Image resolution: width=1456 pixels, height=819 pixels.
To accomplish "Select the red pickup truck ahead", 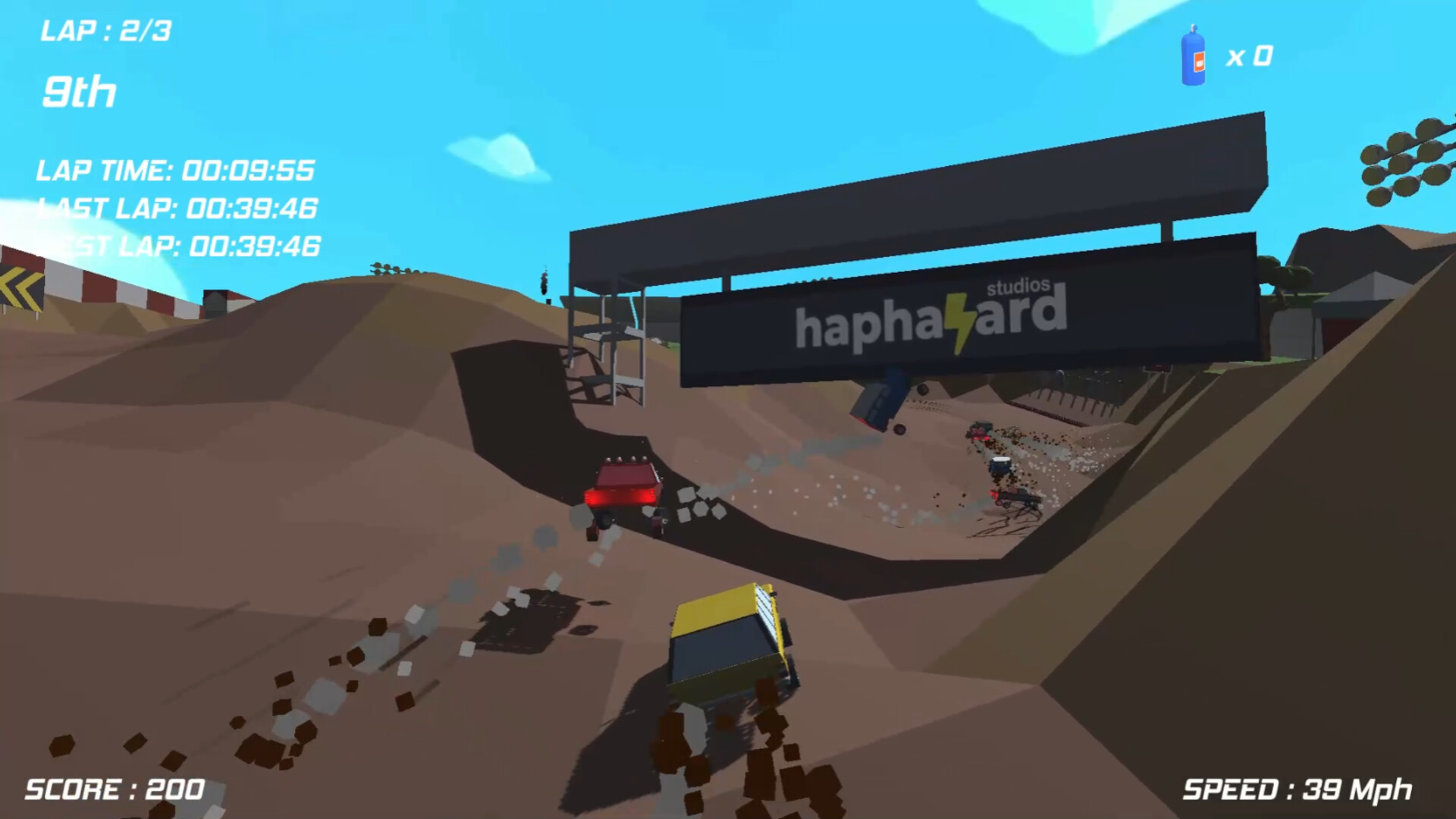I will tap(622, 489).
